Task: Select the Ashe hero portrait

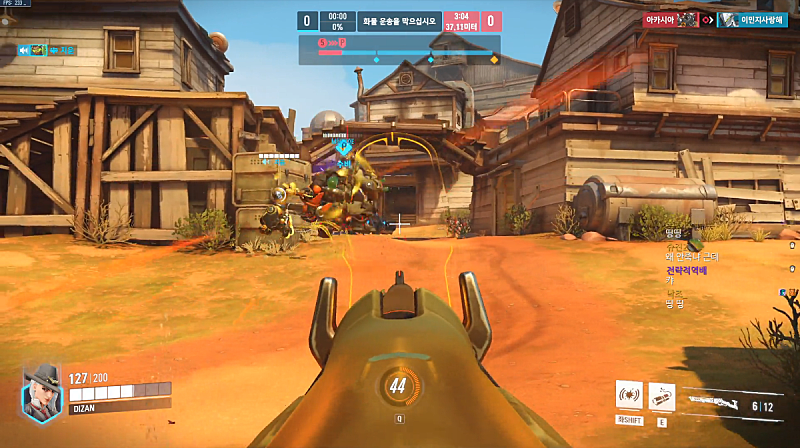Action: tap(41, 391)
